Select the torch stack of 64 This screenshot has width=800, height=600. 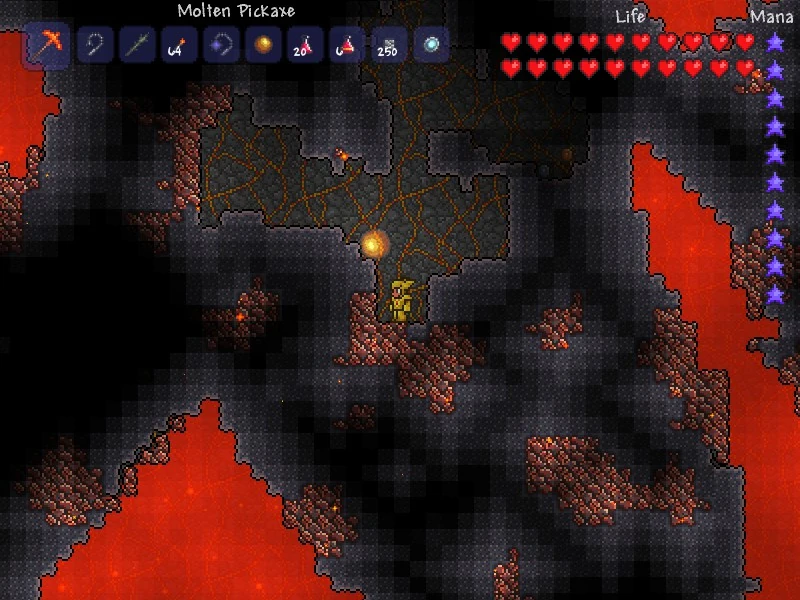point(178,45)
